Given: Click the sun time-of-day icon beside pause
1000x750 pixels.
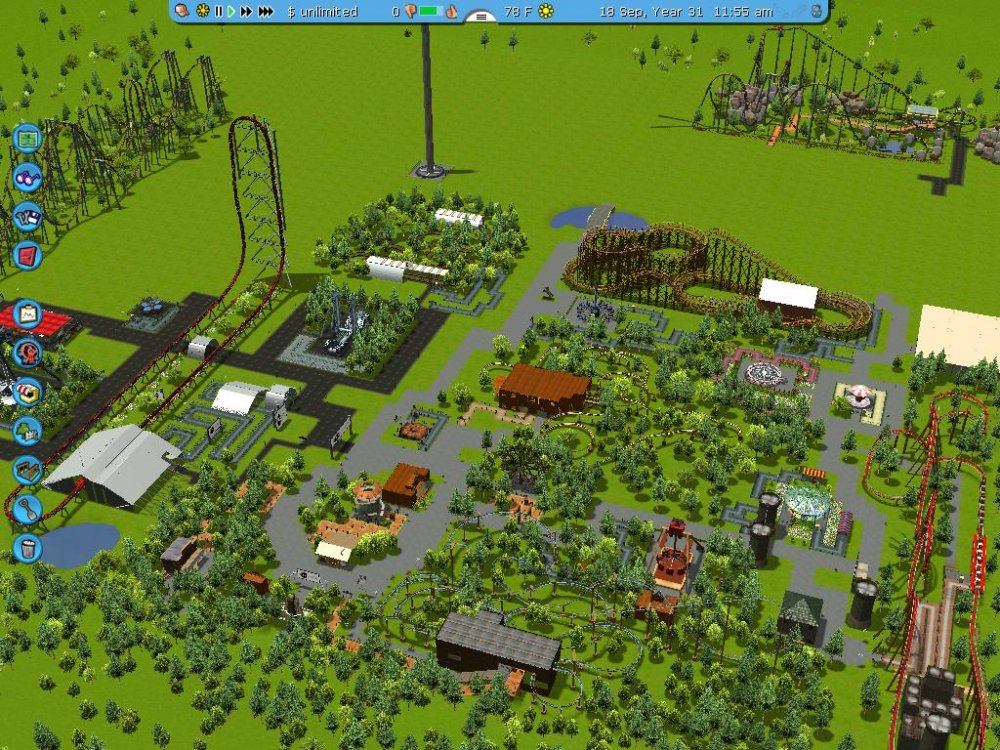Looking at the screenshot, I should click(203, 11).
